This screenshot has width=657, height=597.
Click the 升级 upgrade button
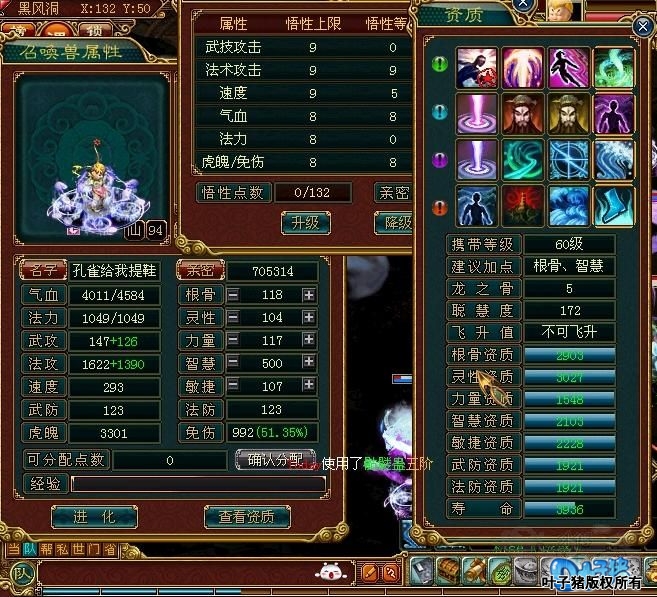point(305,223)
